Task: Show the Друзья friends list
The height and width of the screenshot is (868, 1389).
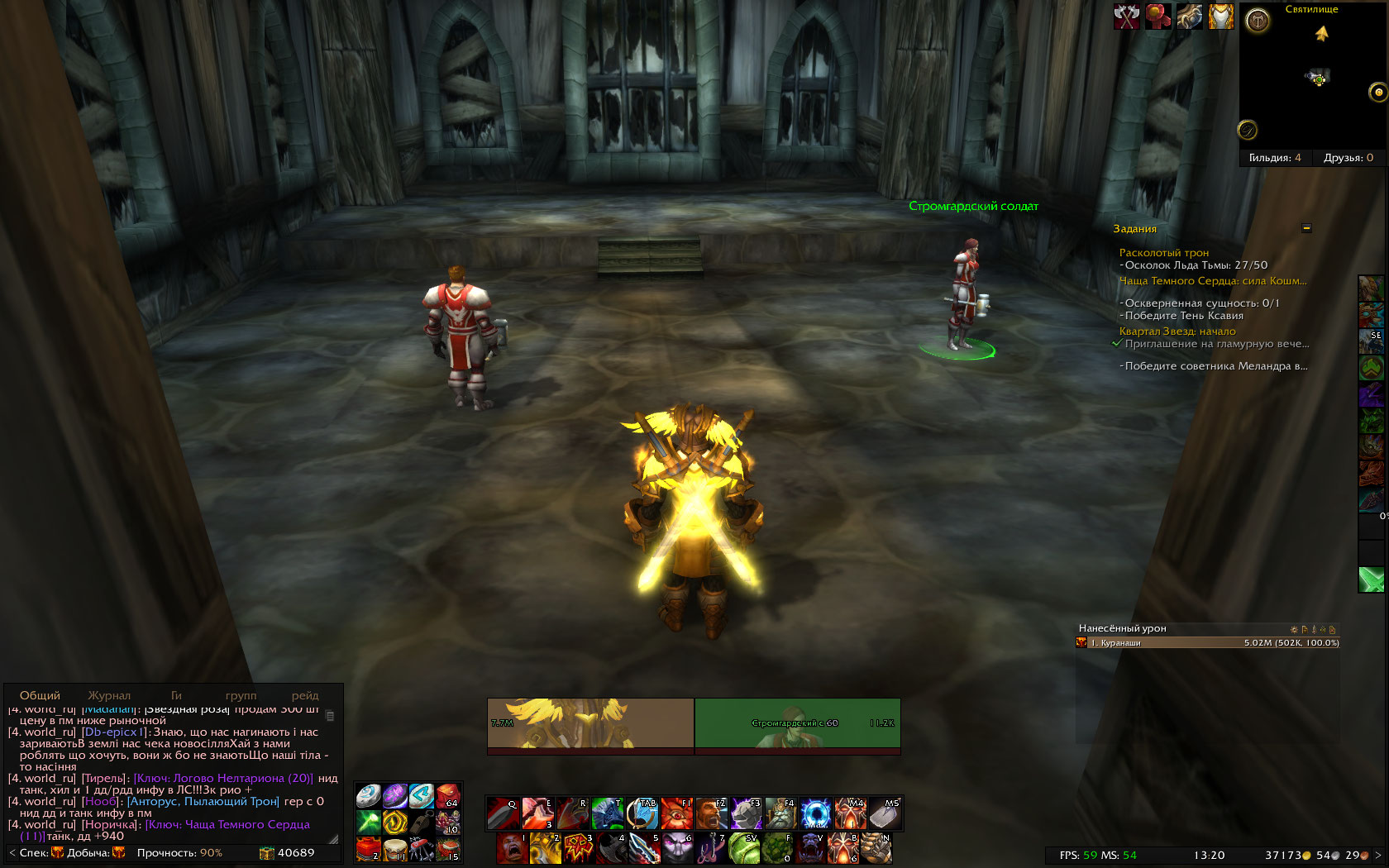Action: (x=1348, y=158)
